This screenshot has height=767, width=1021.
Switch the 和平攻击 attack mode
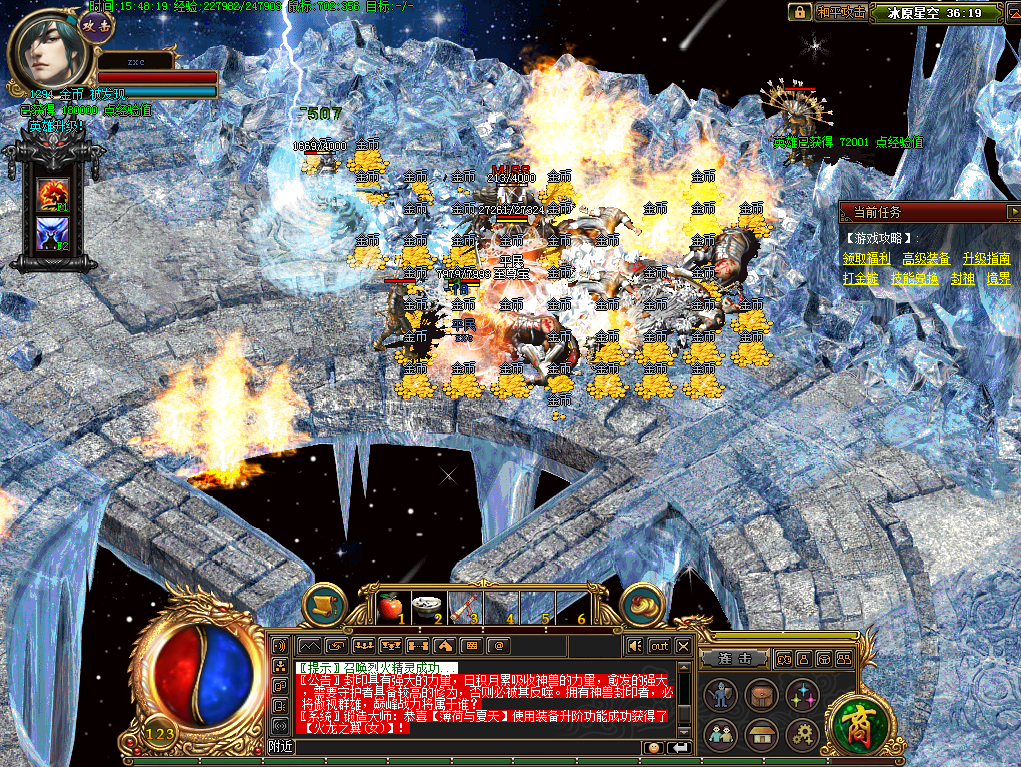[x=839, y=12]
